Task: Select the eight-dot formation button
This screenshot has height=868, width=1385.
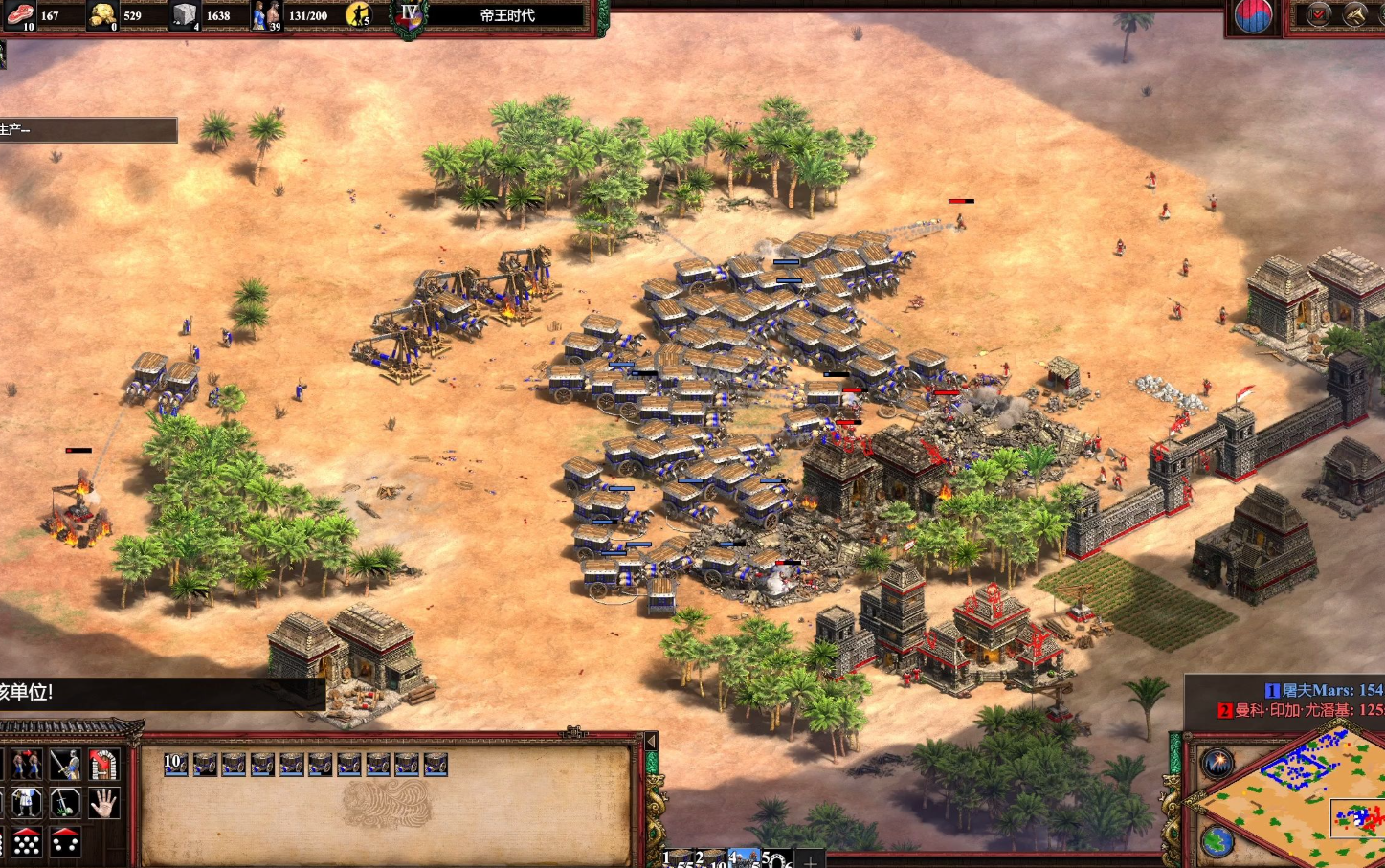Action: point(27,842)
